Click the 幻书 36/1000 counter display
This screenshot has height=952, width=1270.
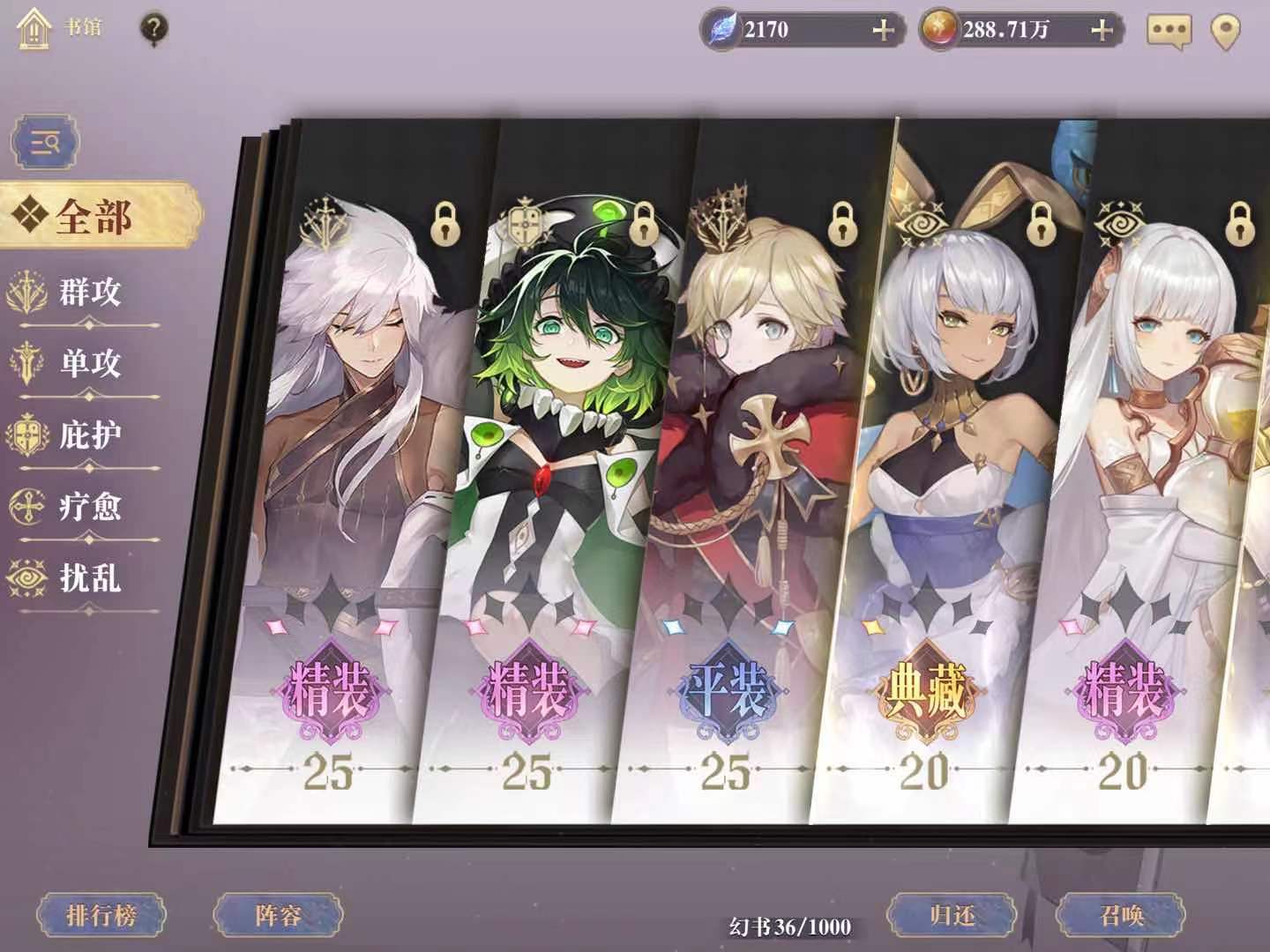point(792,926)
